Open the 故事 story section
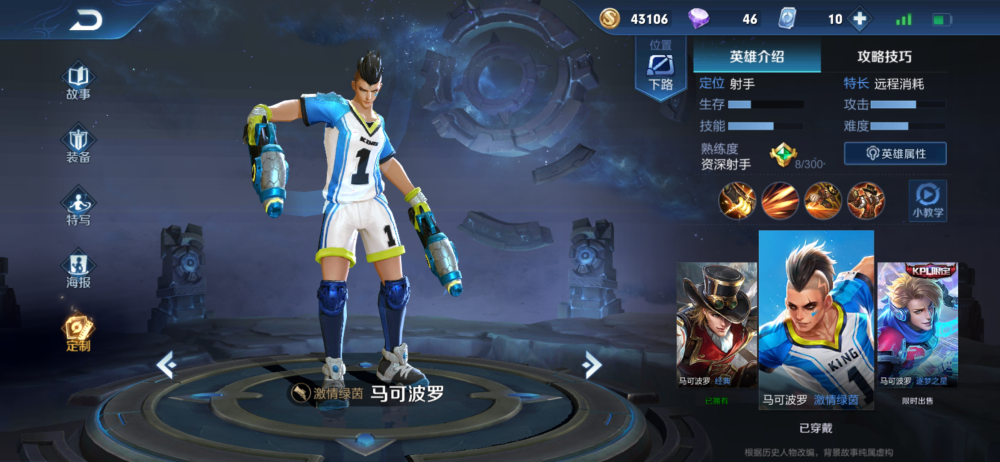 (78, 81)
